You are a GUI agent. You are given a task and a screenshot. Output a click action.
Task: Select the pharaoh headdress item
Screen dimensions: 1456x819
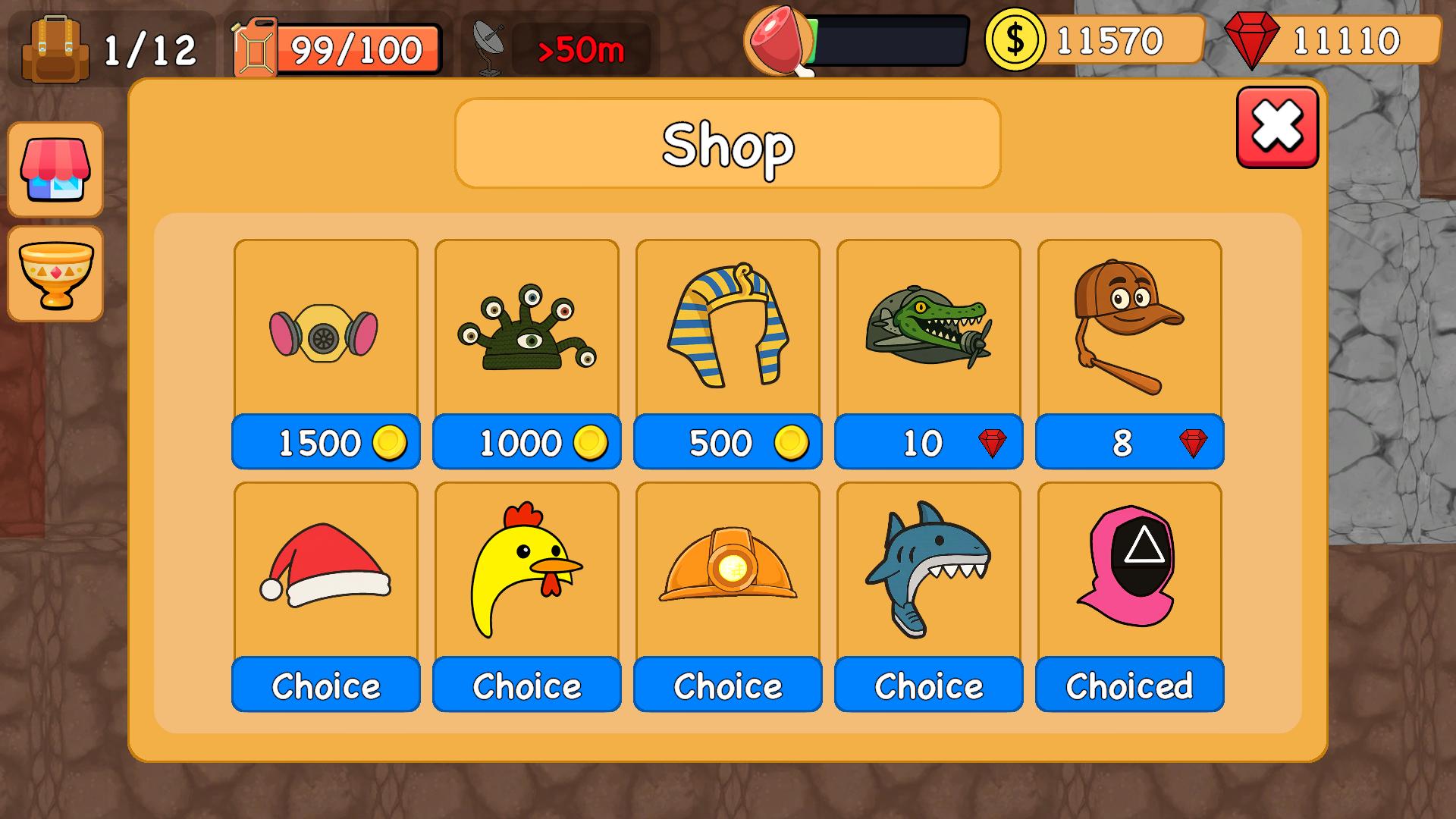(x=726, y=330)
